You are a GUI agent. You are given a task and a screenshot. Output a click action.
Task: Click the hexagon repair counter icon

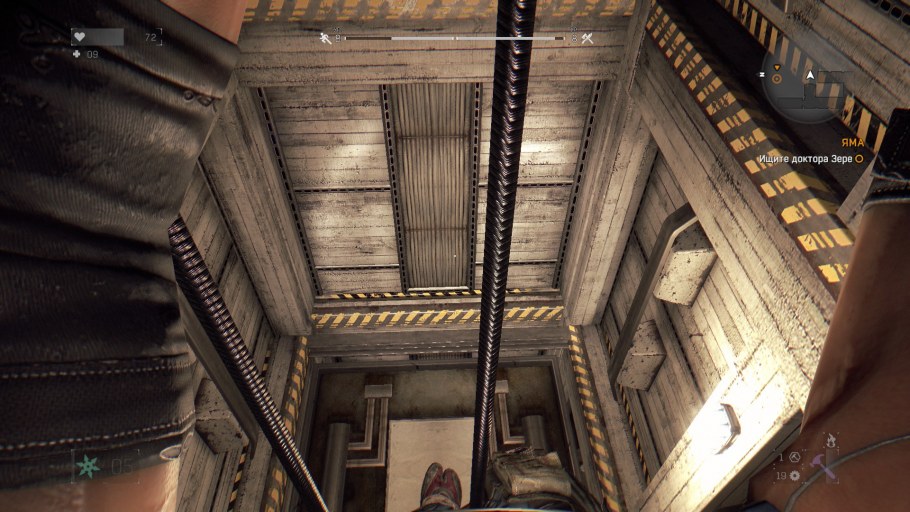[794, 457]
